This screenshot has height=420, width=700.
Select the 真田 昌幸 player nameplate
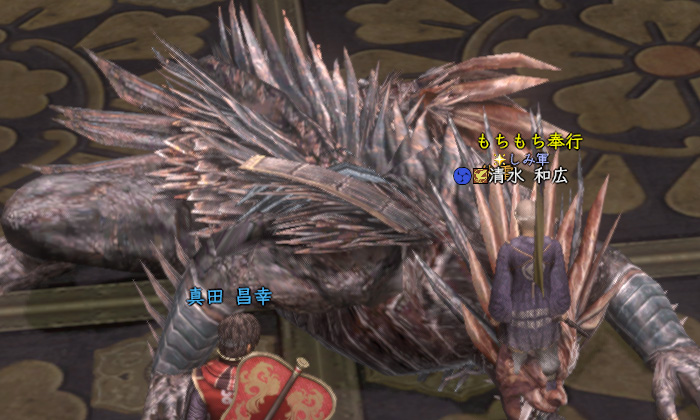(229, 297)
